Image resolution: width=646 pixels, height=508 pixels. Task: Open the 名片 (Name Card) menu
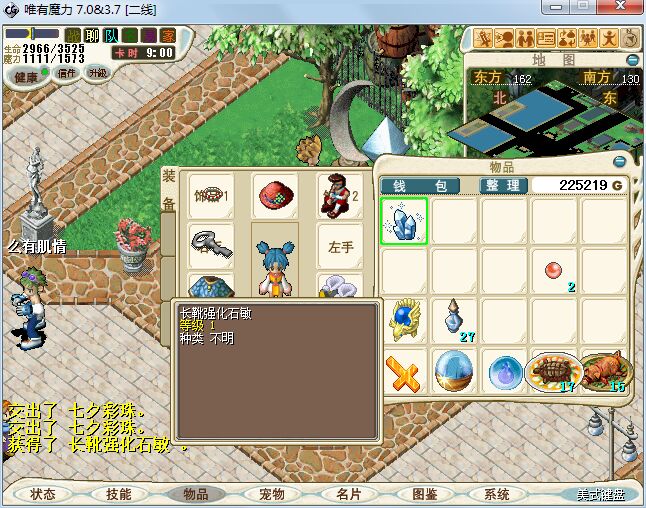tap(348, 494)
